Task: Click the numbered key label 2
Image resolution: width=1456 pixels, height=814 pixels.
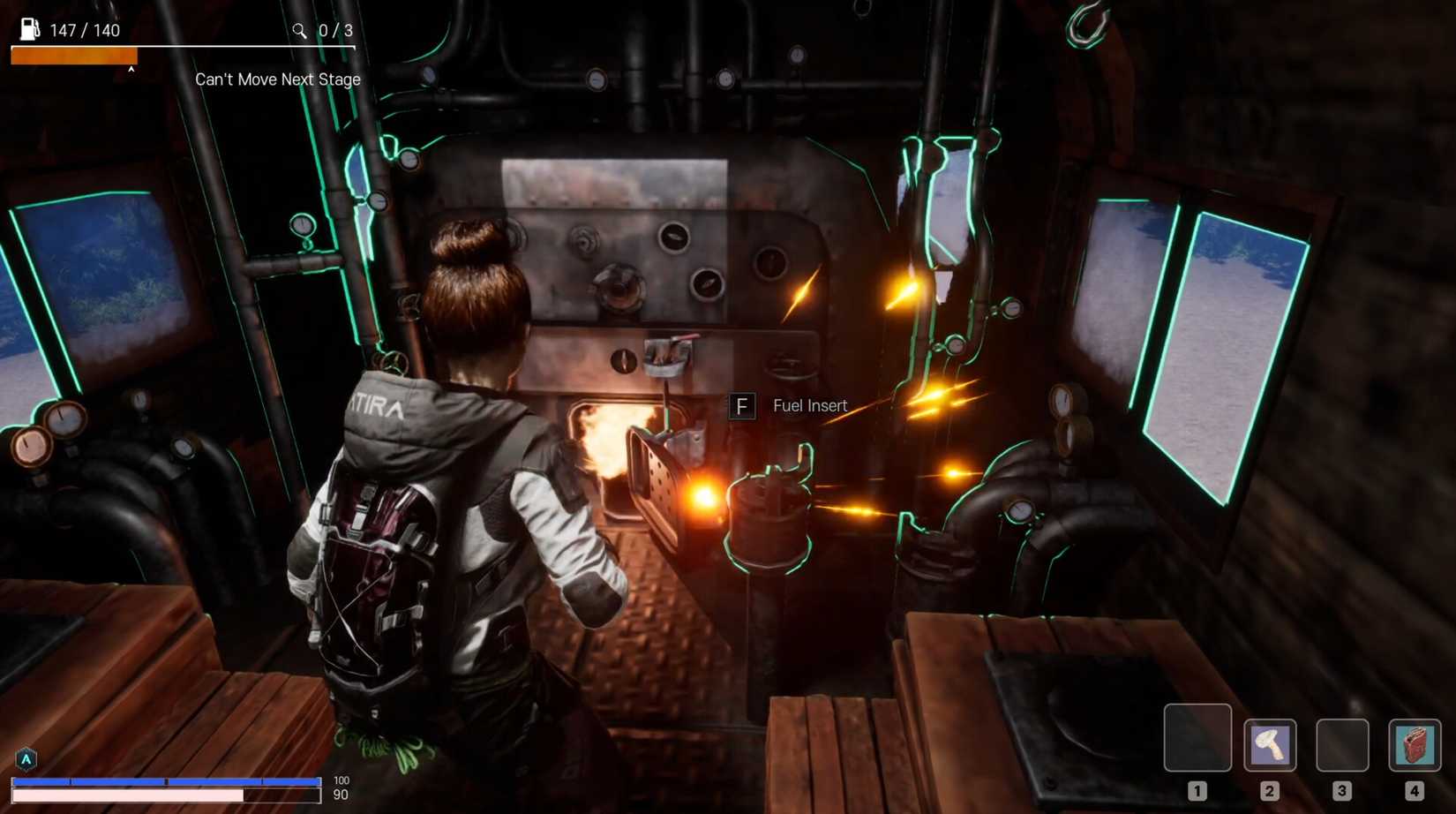Action: 1271,791
